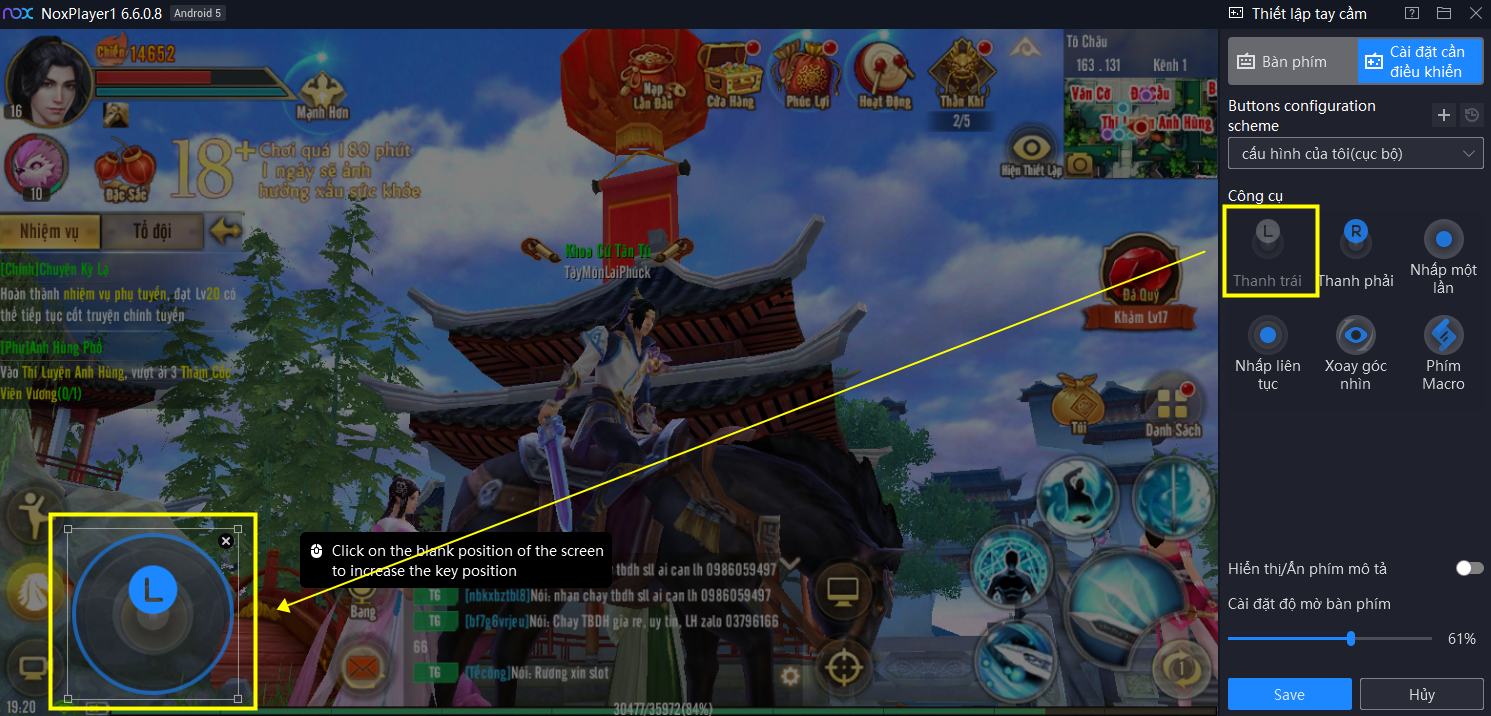1491x716 pixels.
Task: Switch to the Nhiệm vụ quest tab
Action: [x=50, y=231]
